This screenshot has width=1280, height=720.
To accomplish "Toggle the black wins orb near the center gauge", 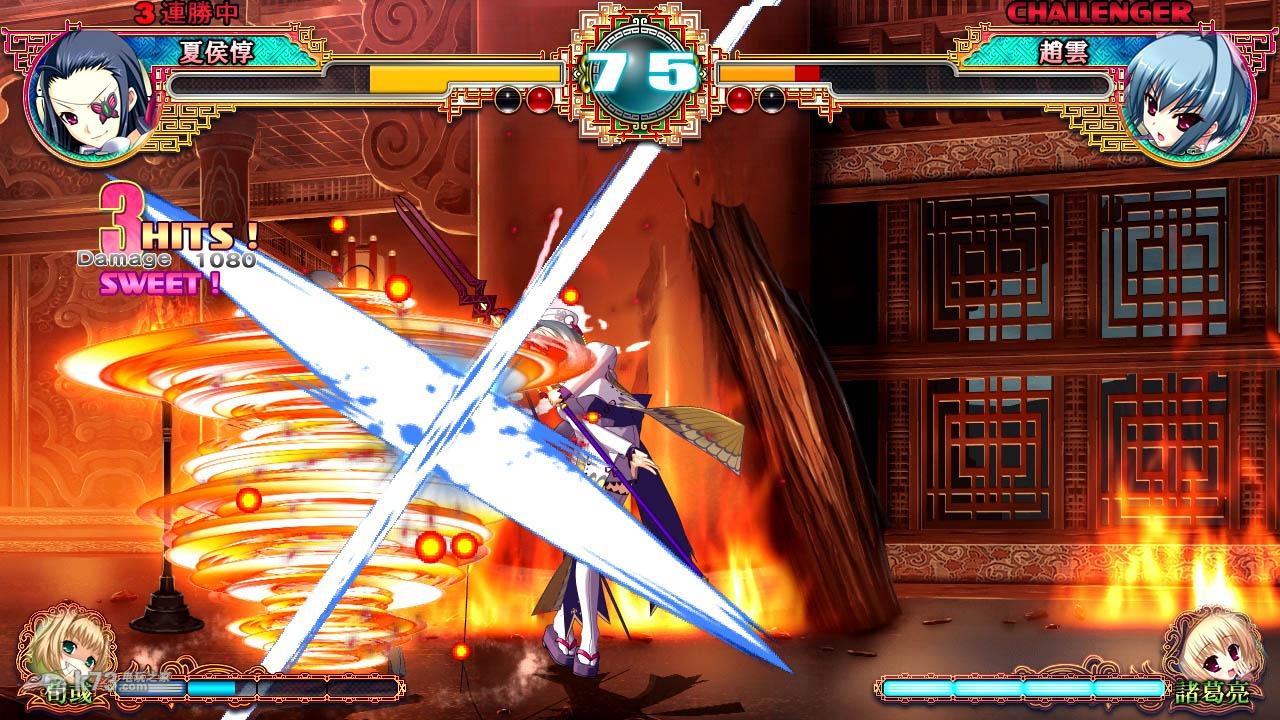I will click(507, 100).
